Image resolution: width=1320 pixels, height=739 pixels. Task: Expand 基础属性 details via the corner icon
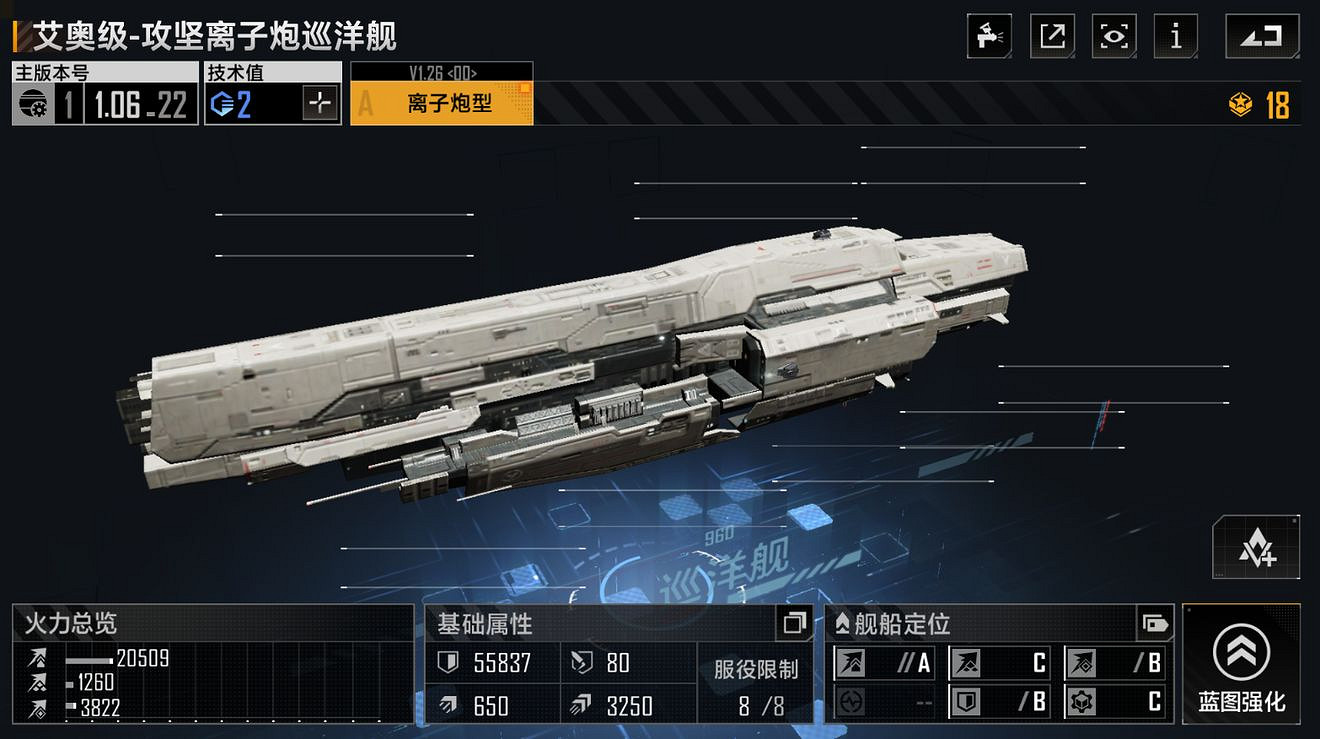[x=795, y=624]
